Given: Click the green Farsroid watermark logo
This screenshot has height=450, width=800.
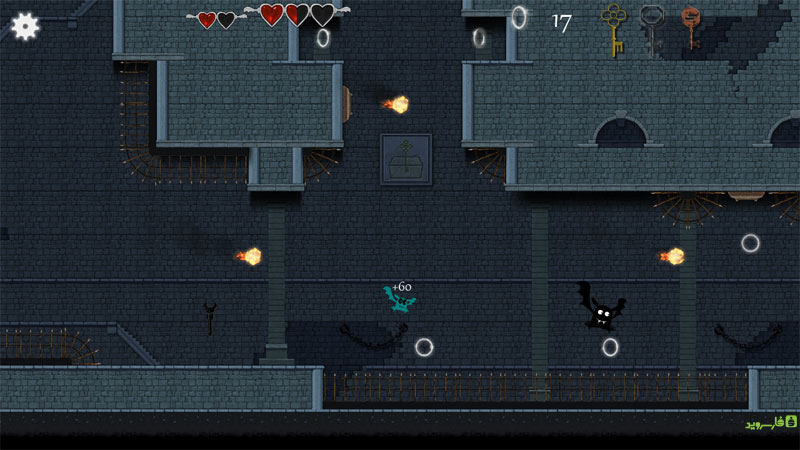Looking at the screenshot, I should pyautogui.click(x=770, y=423).
